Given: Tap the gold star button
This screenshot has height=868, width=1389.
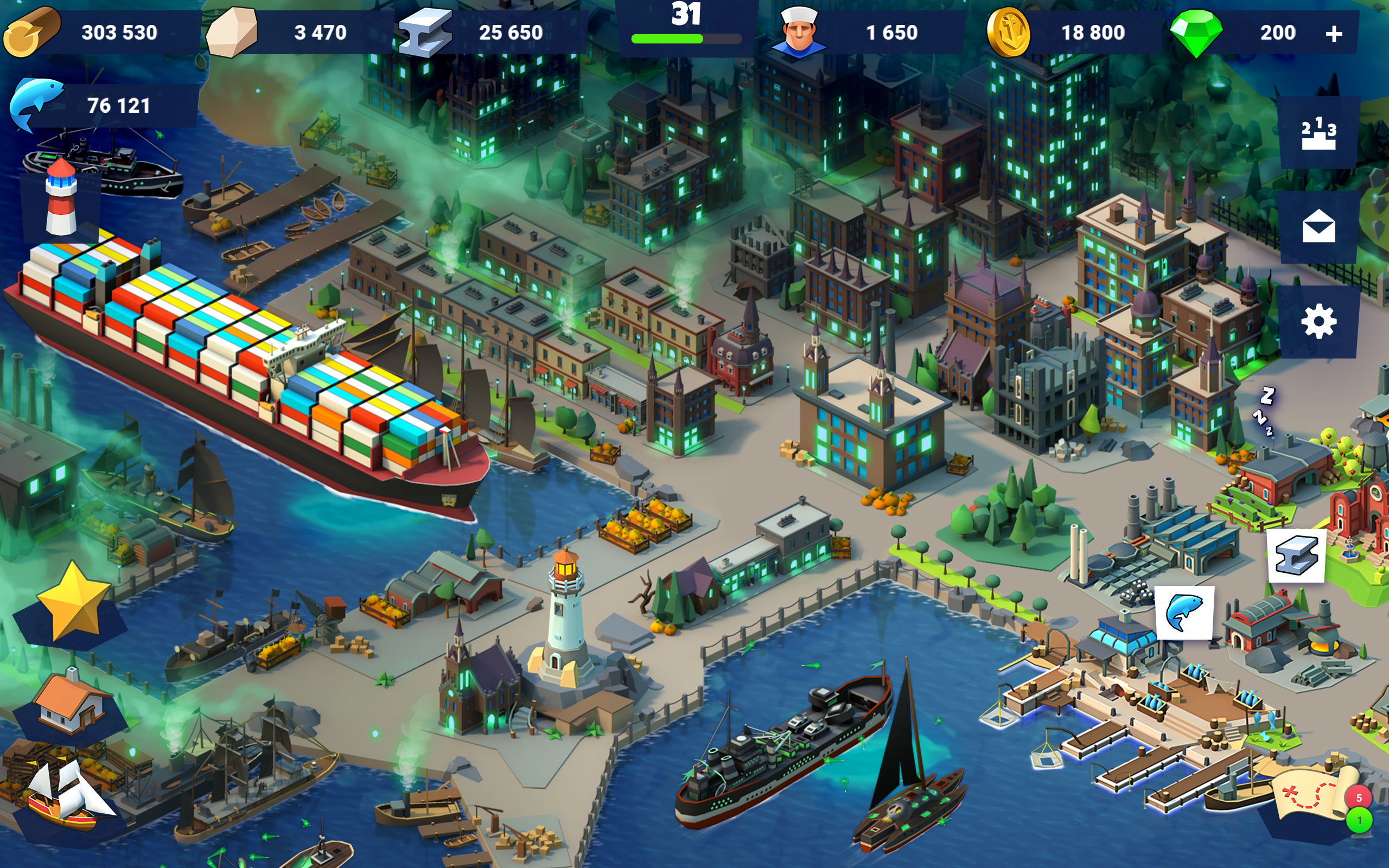Looking at the screenshot, I should coord(72,602).
